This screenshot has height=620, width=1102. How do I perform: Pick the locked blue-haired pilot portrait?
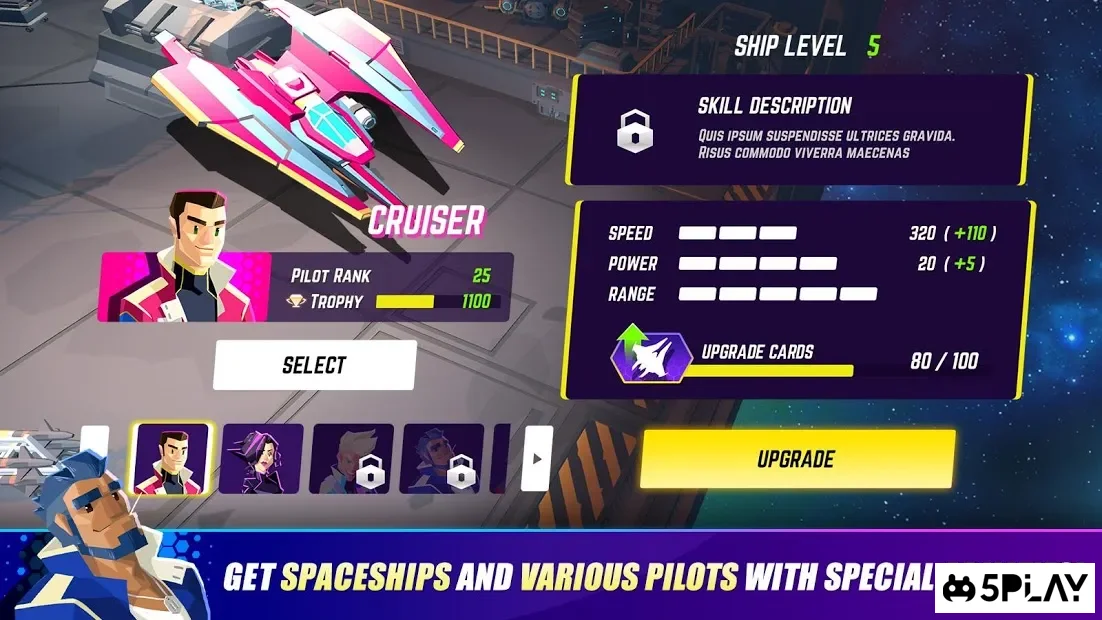(442, 459)
